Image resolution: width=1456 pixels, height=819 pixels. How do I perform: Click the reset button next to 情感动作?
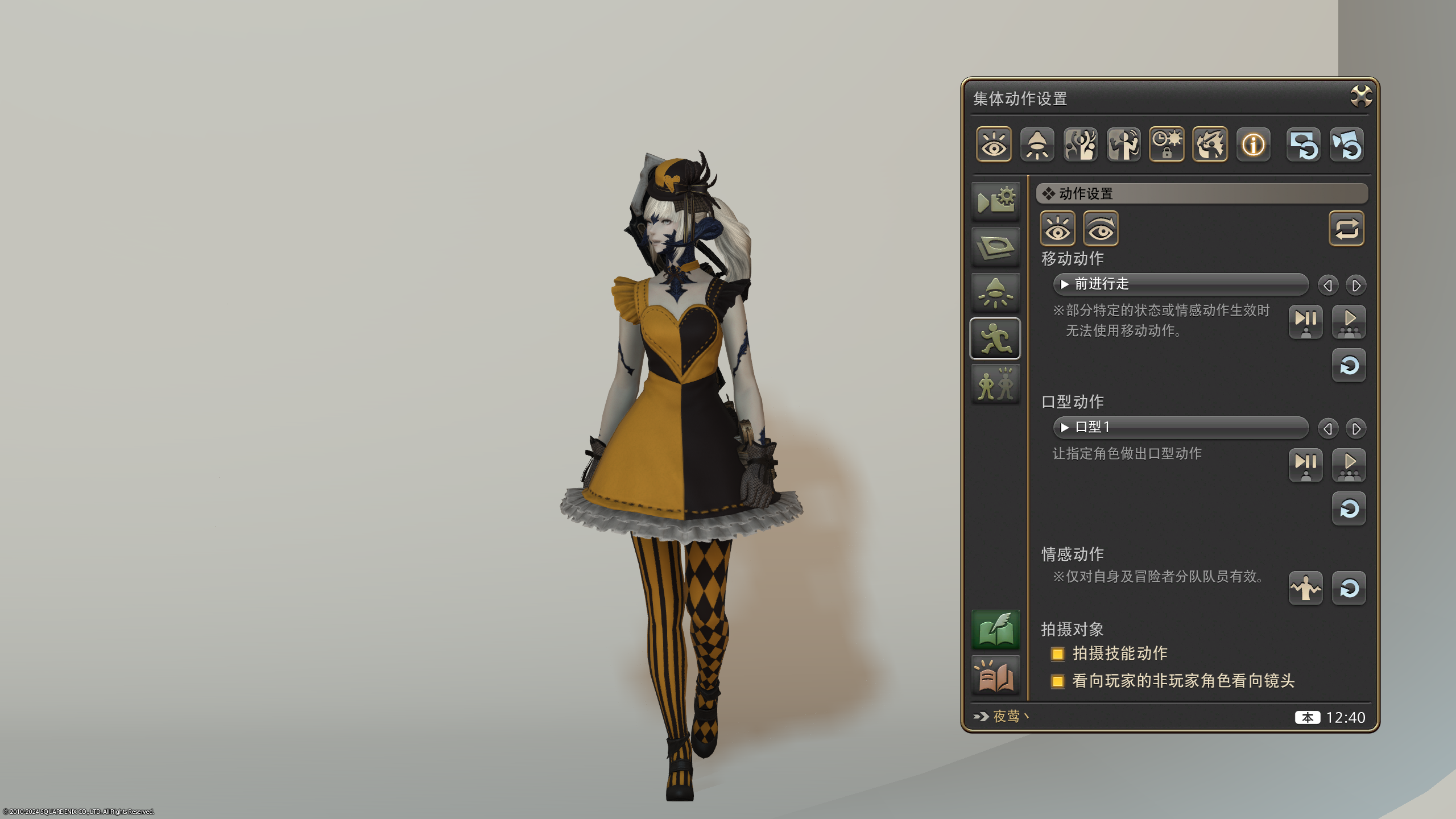coord(1349,589)
